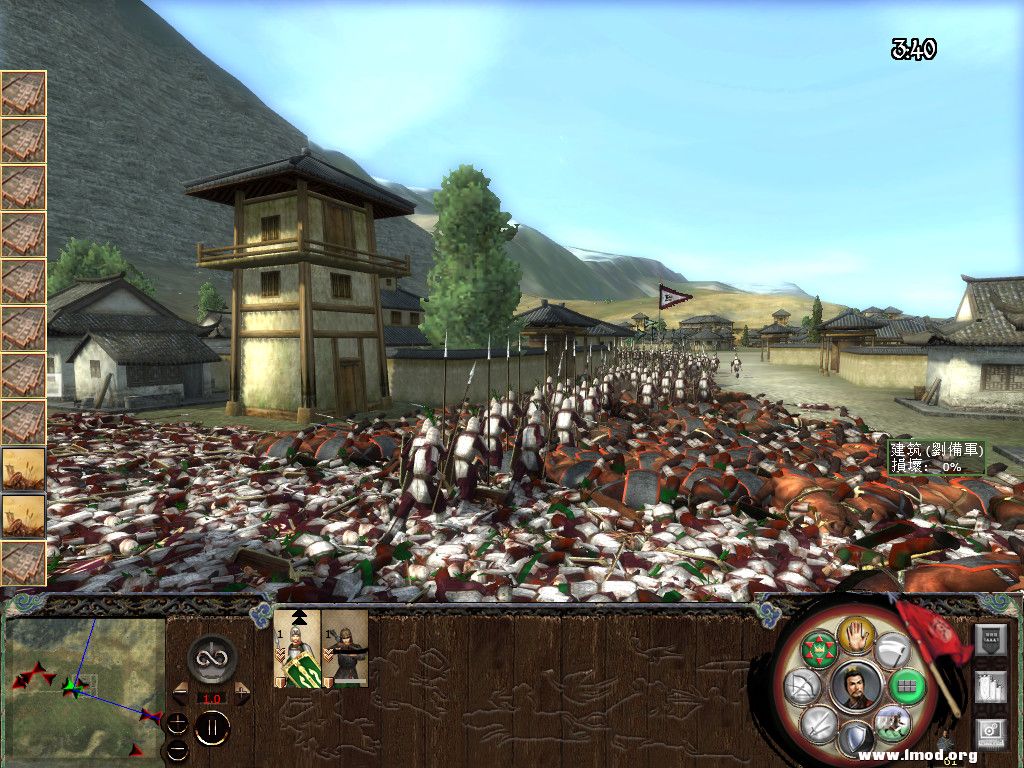This screenshot has height=768, width=1024.
Task: Click the battle minimap
Action: coord(85,686)
